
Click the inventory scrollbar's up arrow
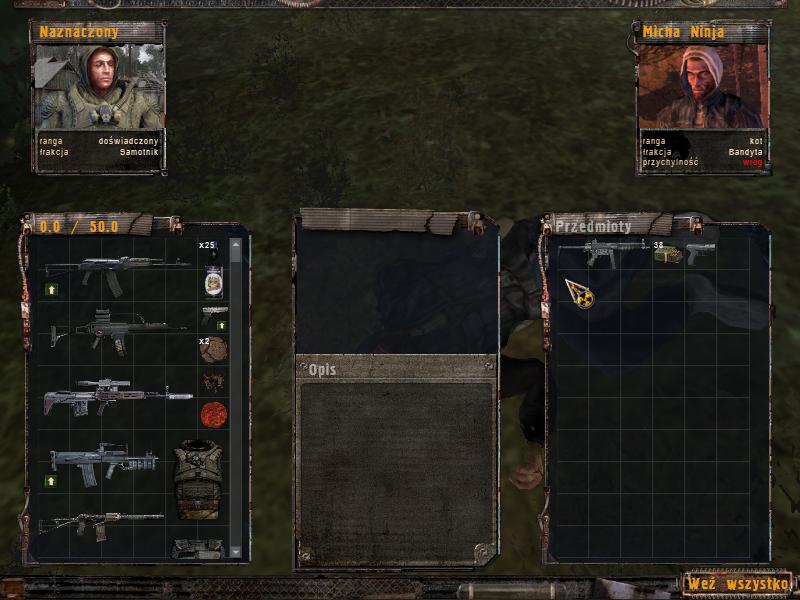pyautogui.click(x=236, y=244)
